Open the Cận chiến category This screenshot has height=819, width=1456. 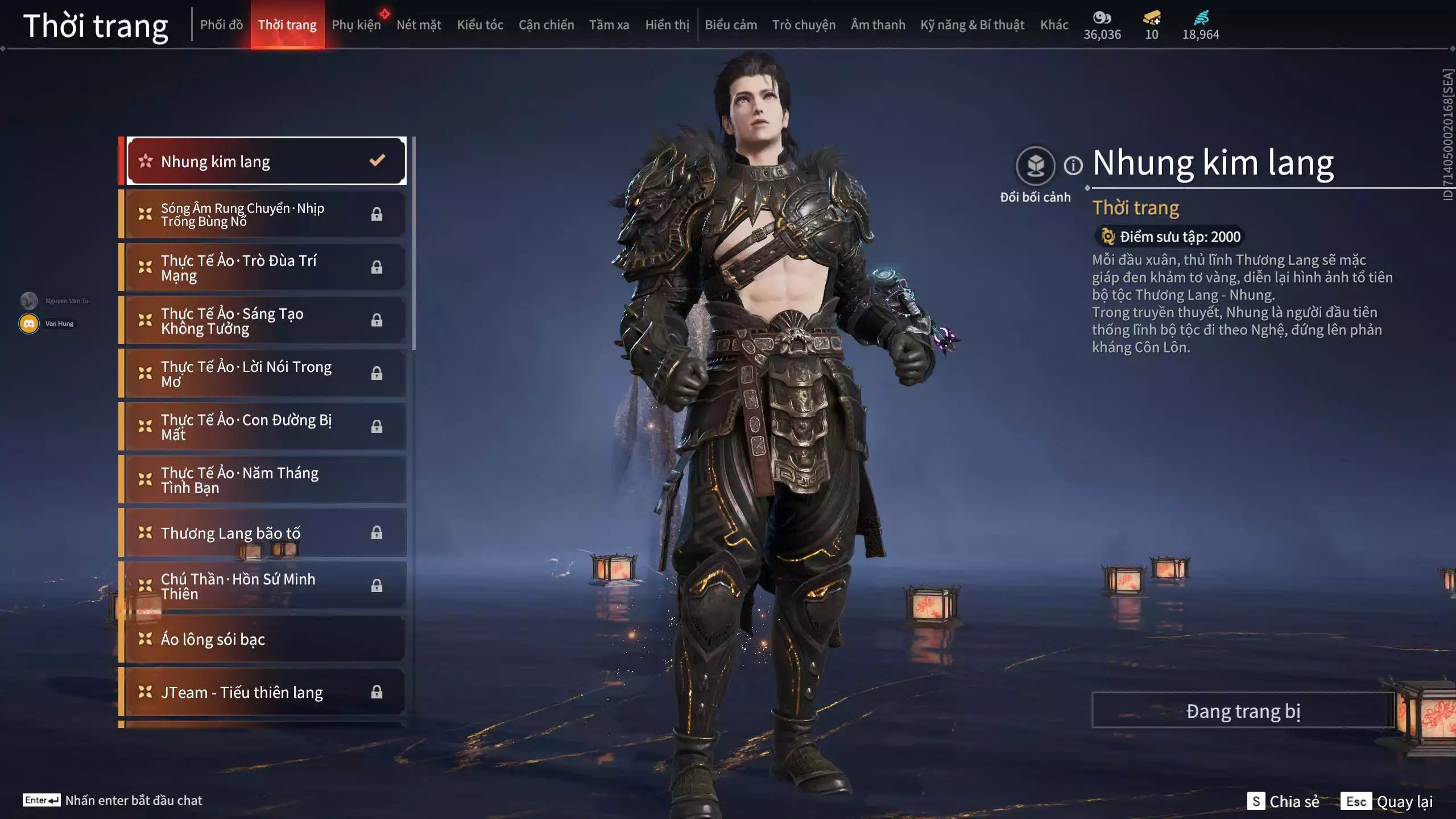546,24
